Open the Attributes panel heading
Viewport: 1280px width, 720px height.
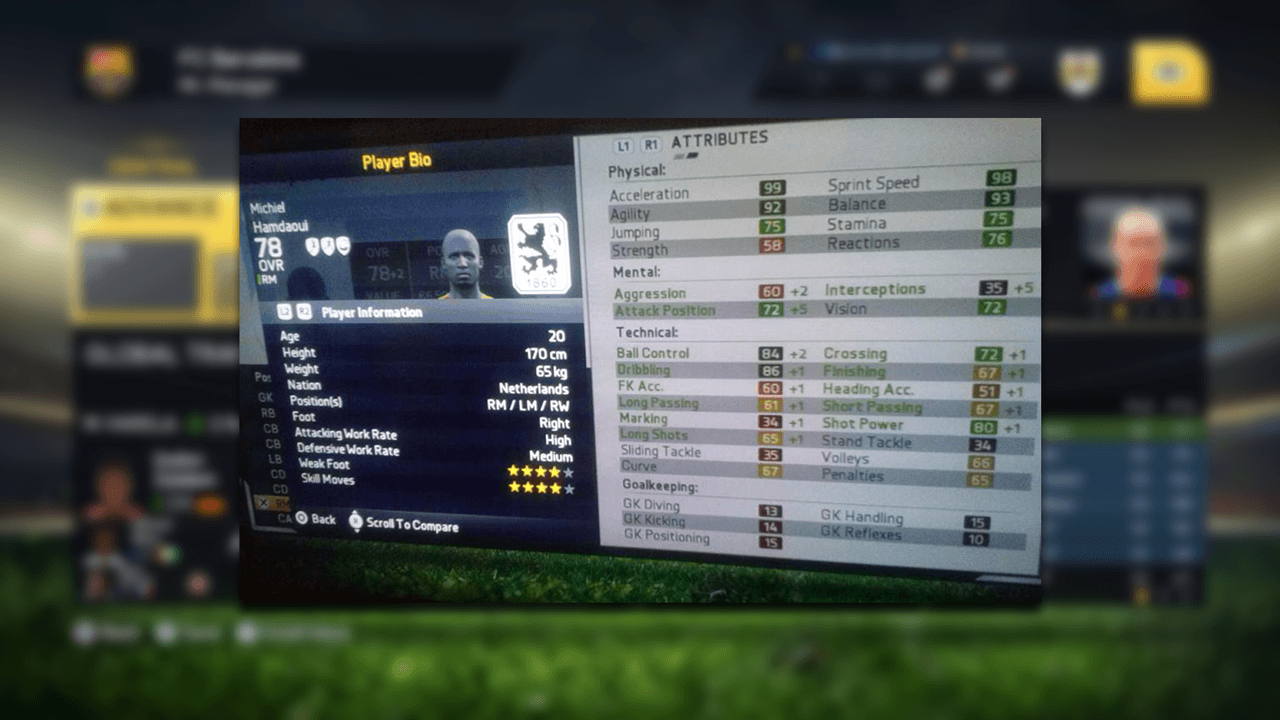coord(719,139)
